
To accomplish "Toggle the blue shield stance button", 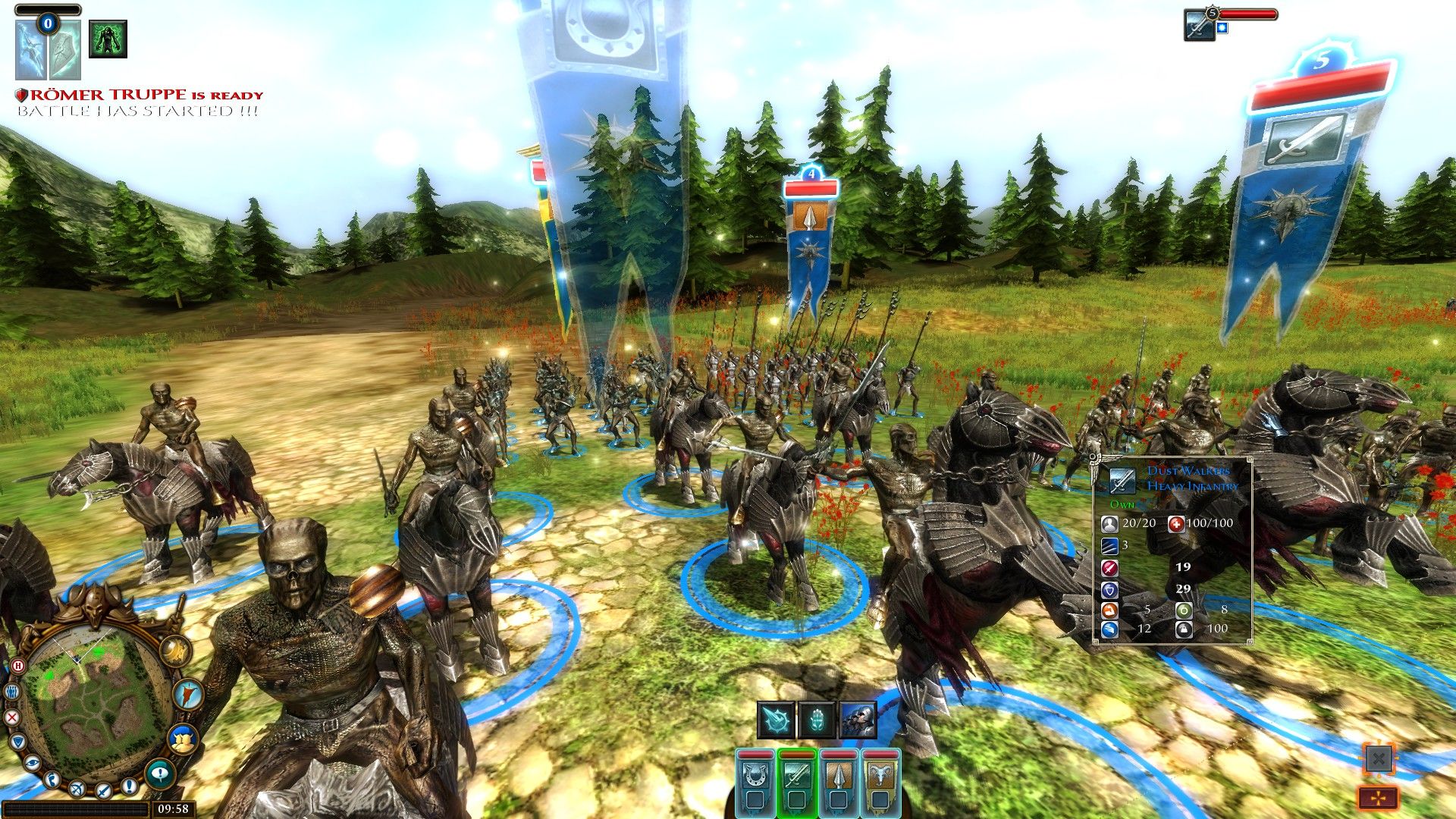I will 17,742.
